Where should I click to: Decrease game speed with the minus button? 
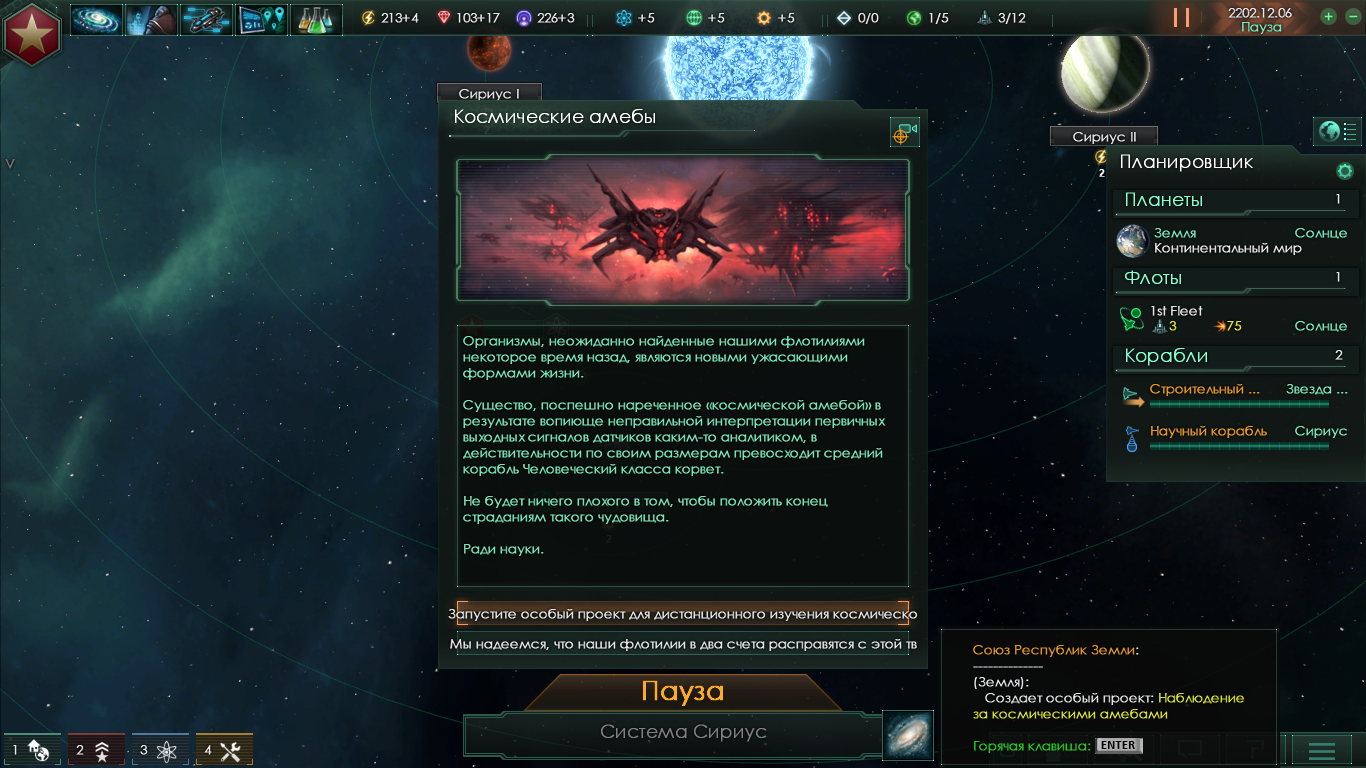coord(1349,17)
